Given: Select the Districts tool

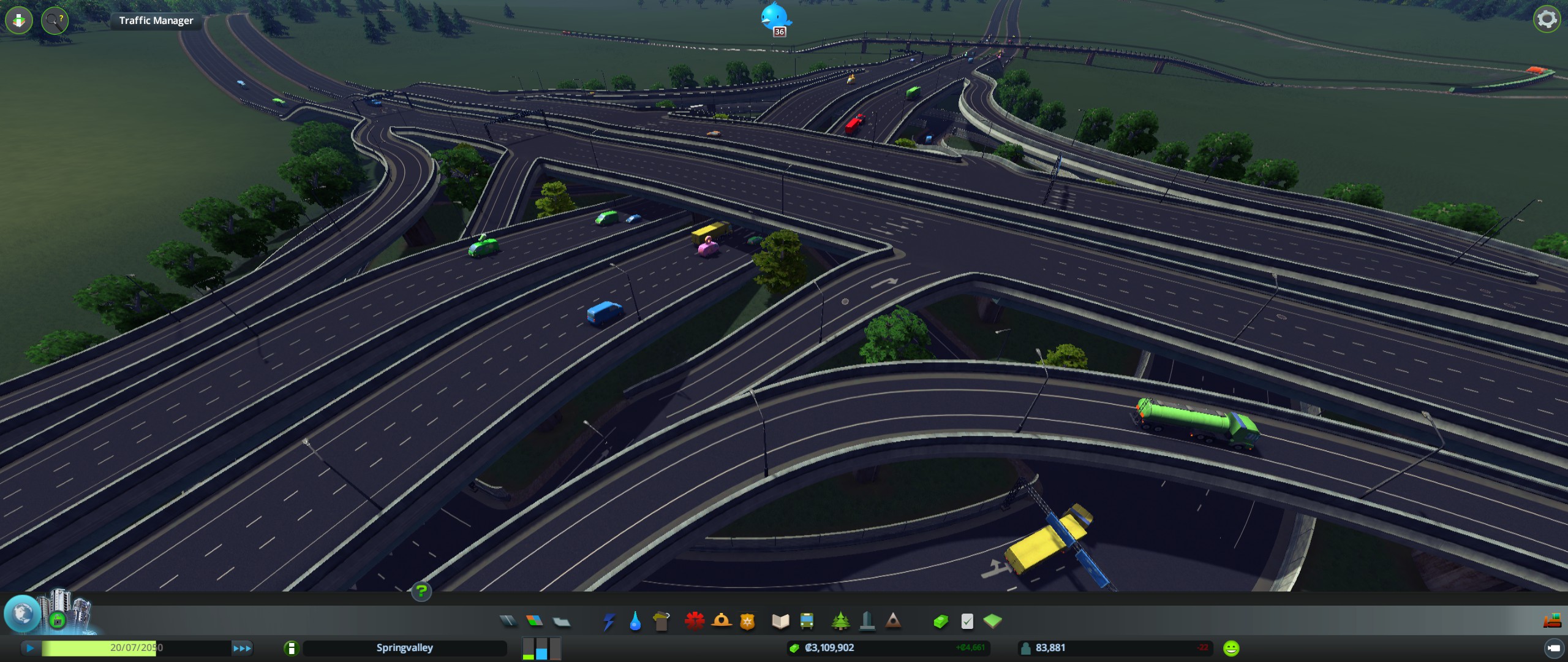Looking at the screenshot, I should (562, 622).
